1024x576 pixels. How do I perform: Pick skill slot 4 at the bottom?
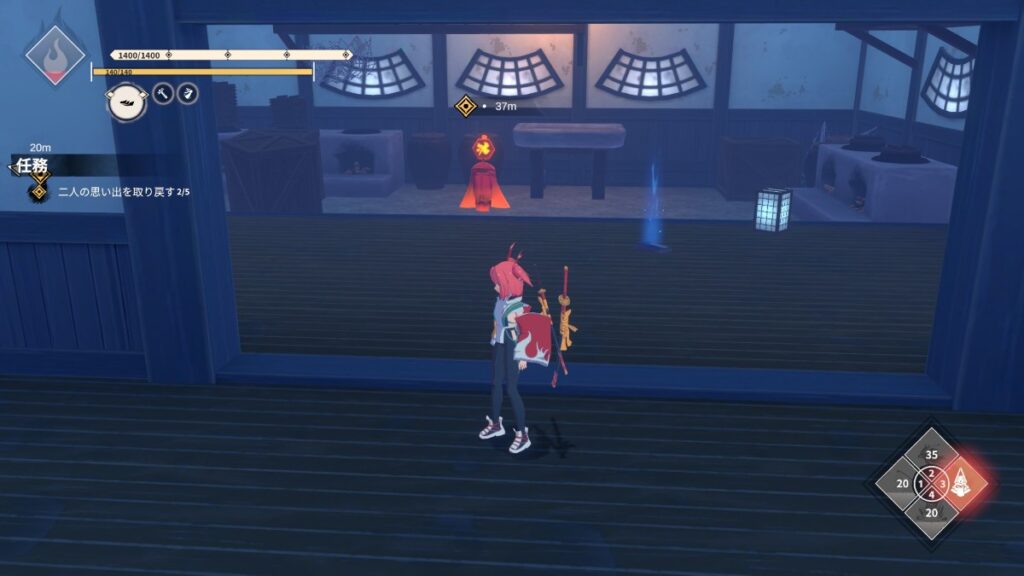point(931,513)
